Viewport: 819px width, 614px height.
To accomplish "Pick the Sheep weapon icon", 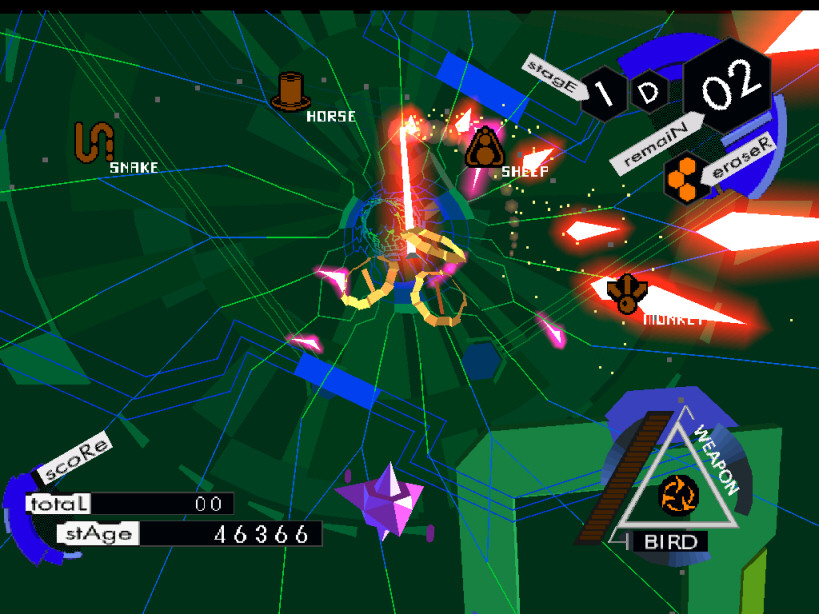I will pyautogui.click(x=484, y=148).
